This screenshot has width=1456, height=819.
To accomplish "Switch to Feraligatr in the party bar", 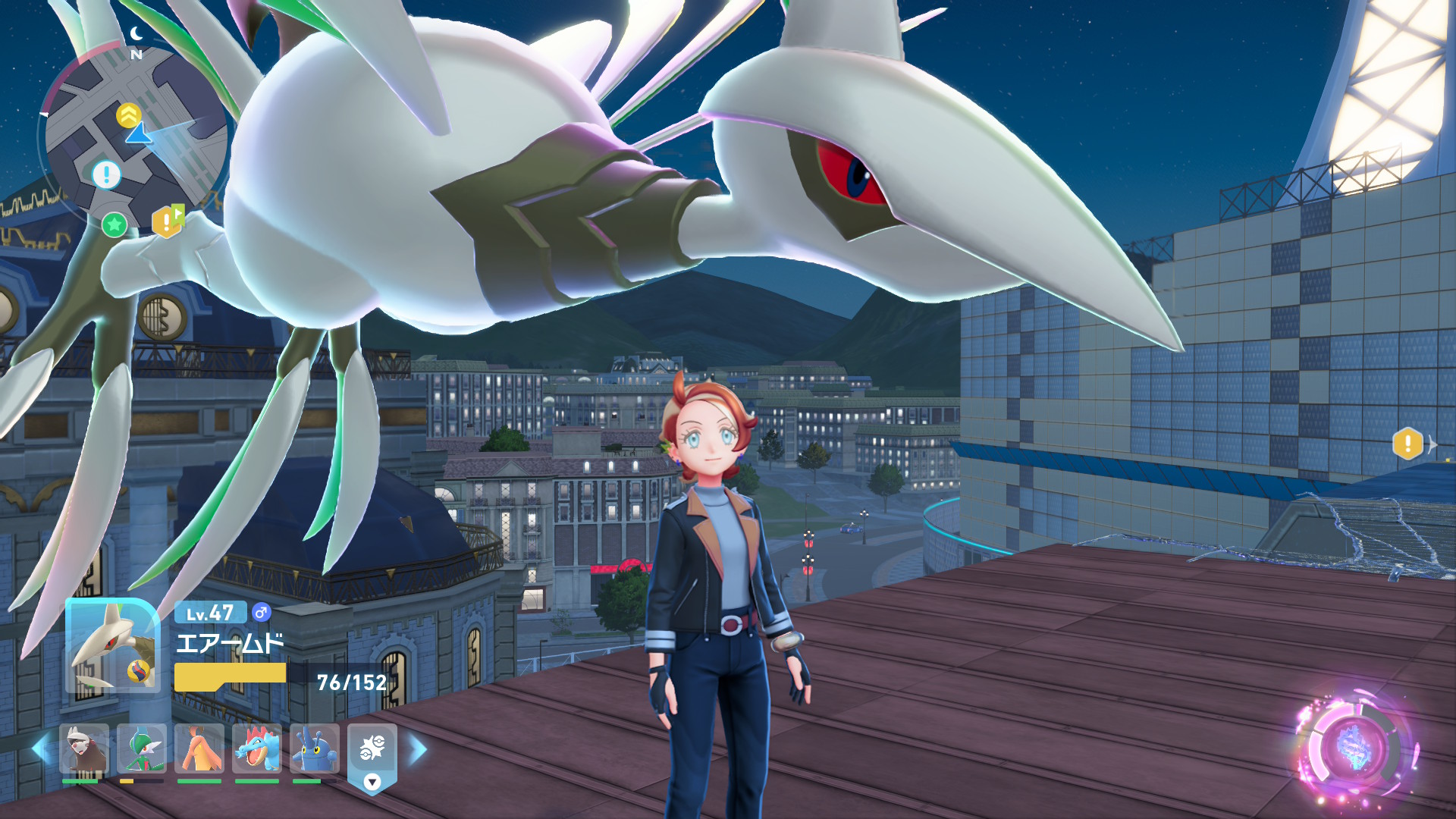I will pos(256,749).
